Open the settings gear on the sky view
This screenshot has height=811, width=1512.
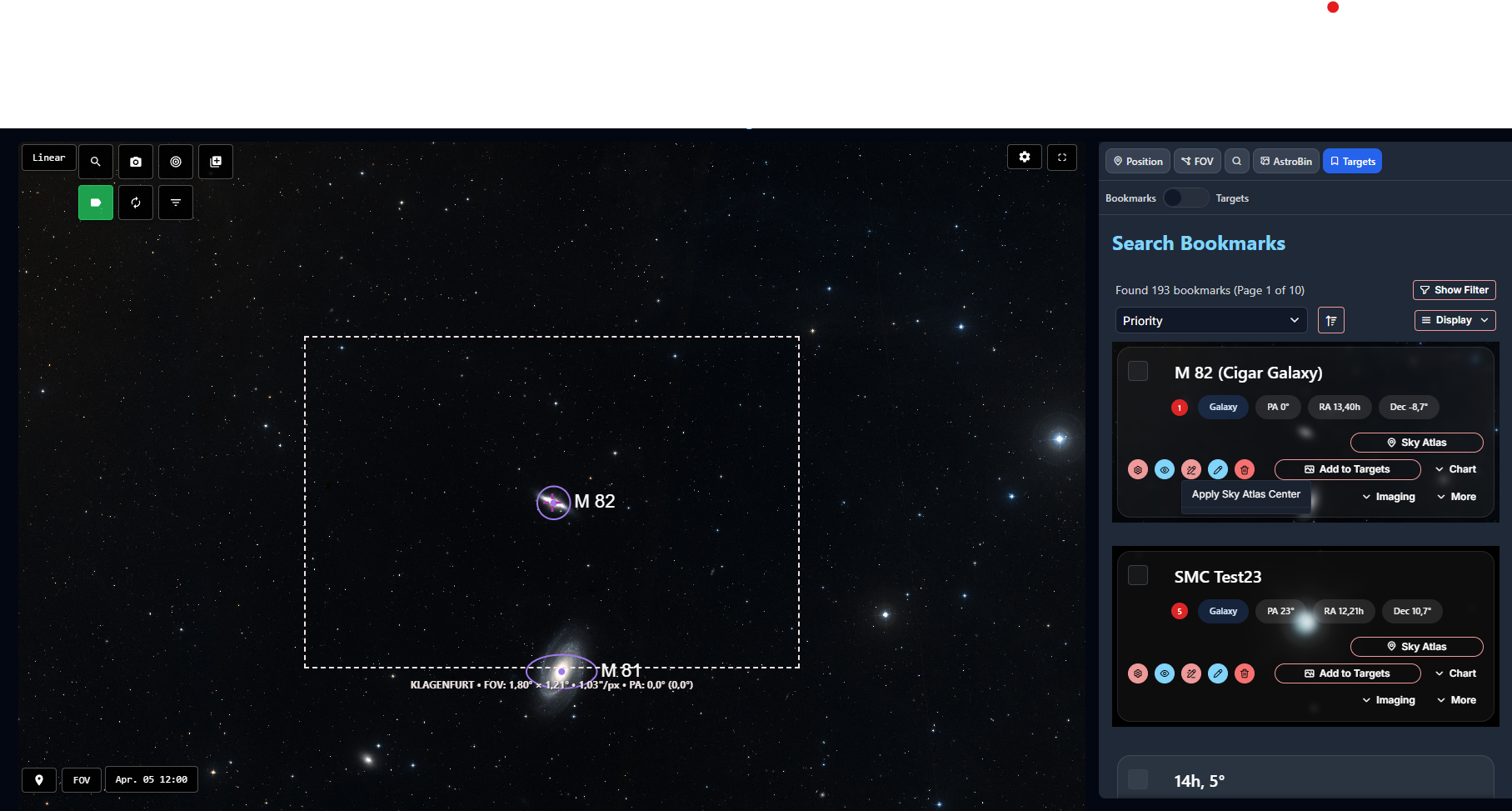click(1024, 157)
